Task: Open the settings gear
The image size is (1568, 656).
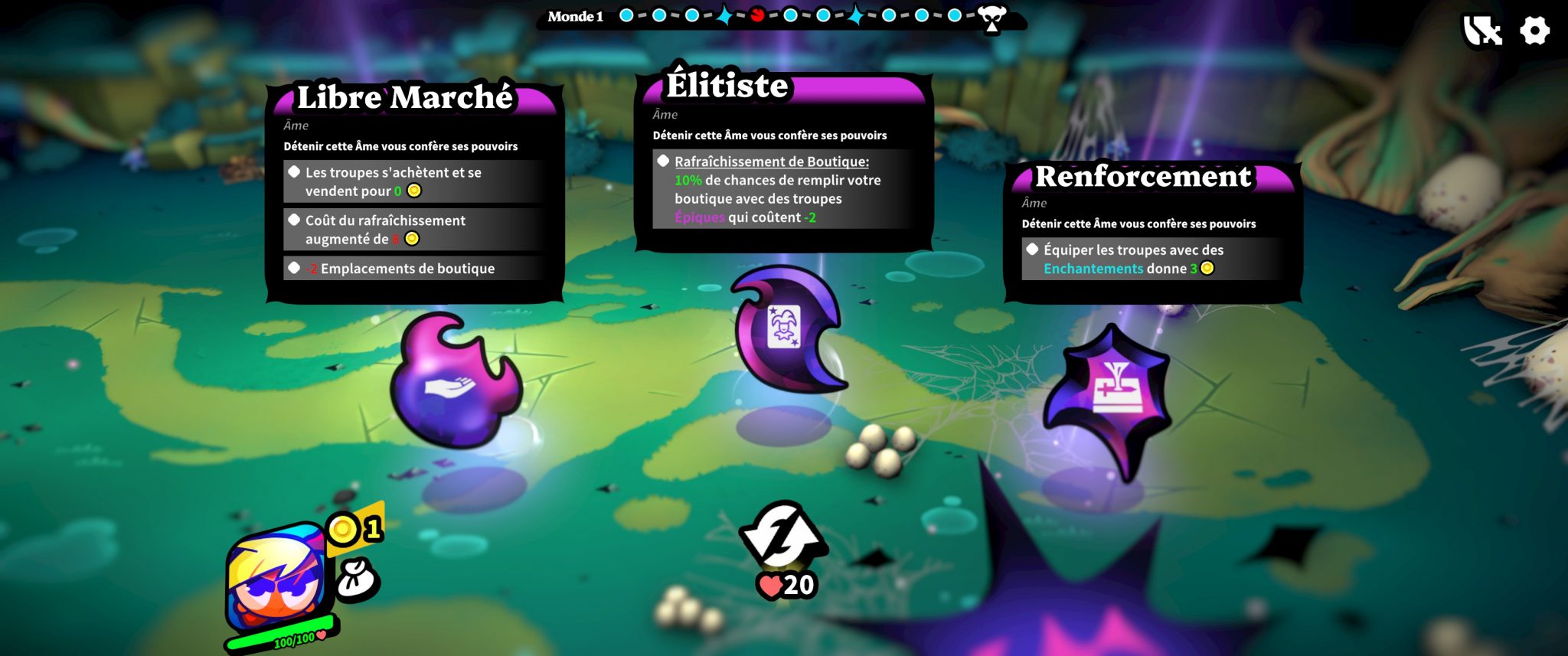Action: (1534, 31)
